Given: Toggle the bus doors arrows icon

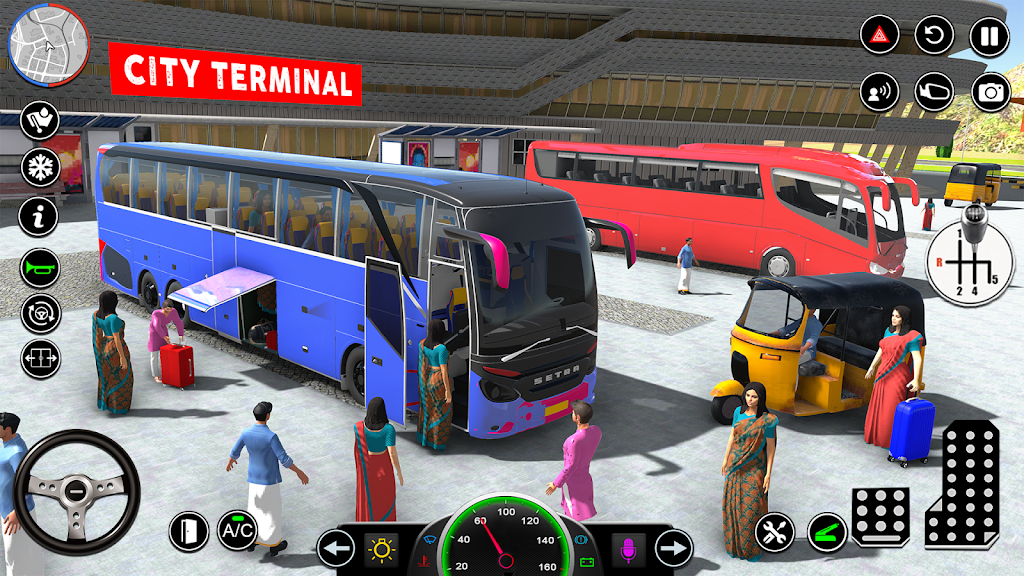Looking at the screenshot, I should pyautogui.click(x=40, y=359).
